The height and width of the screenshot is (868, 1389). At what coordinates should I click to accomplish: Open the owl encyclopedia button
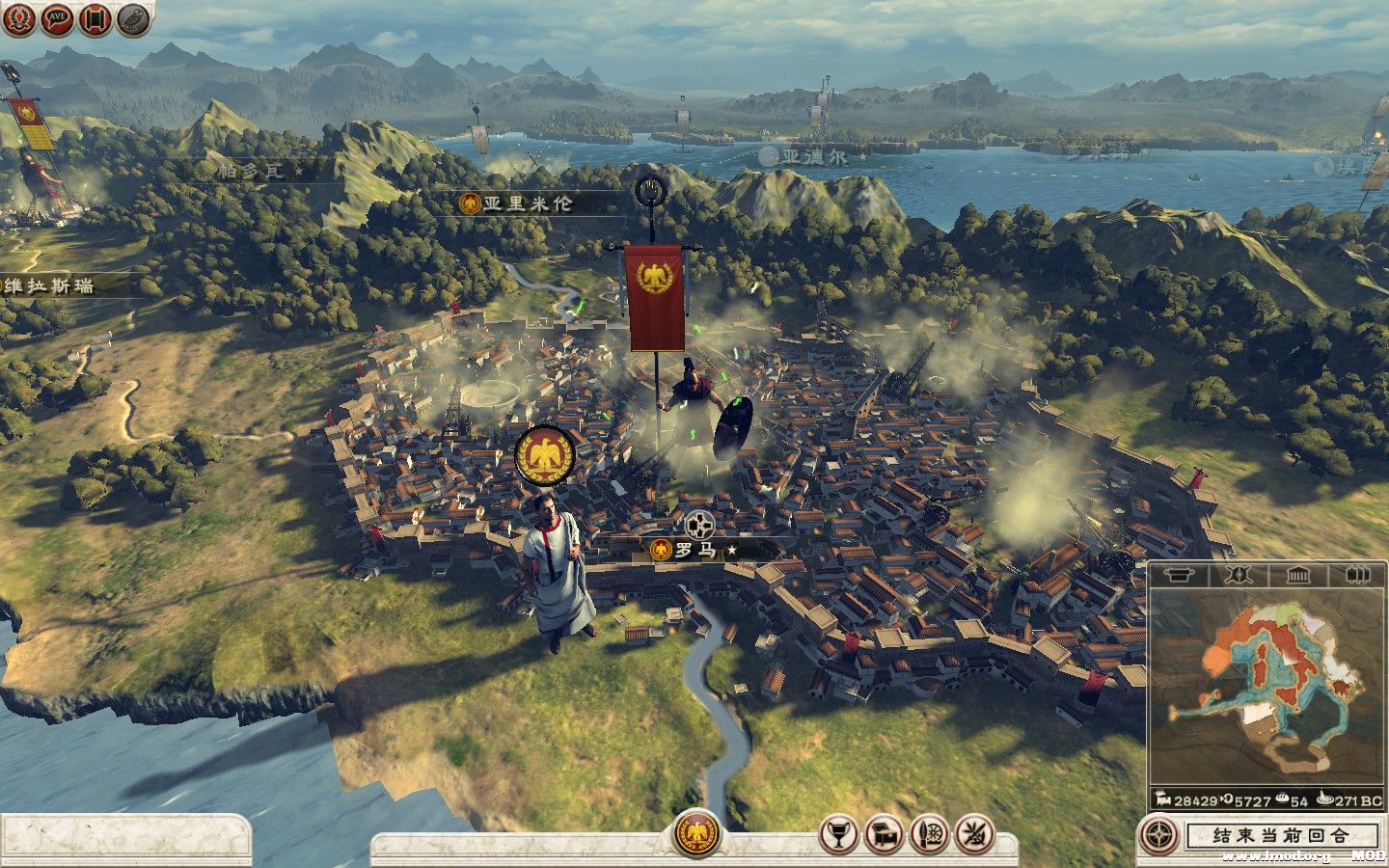tap(133, 19)
